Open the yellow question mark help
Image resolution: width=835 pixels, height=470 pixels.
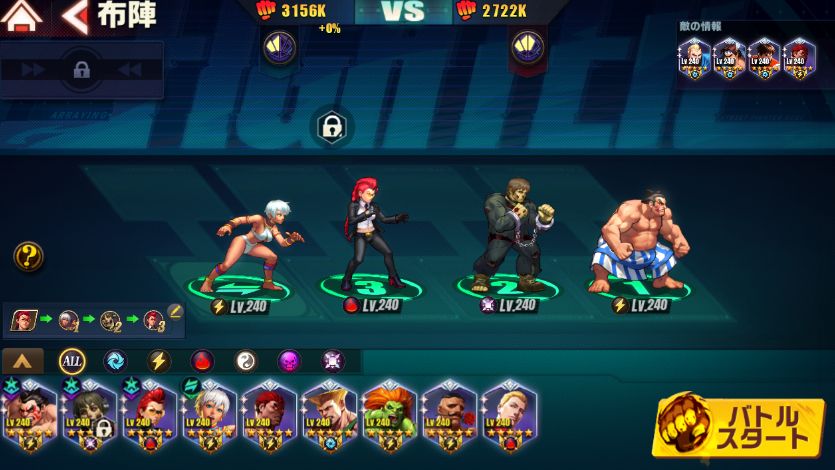(28, 257)
